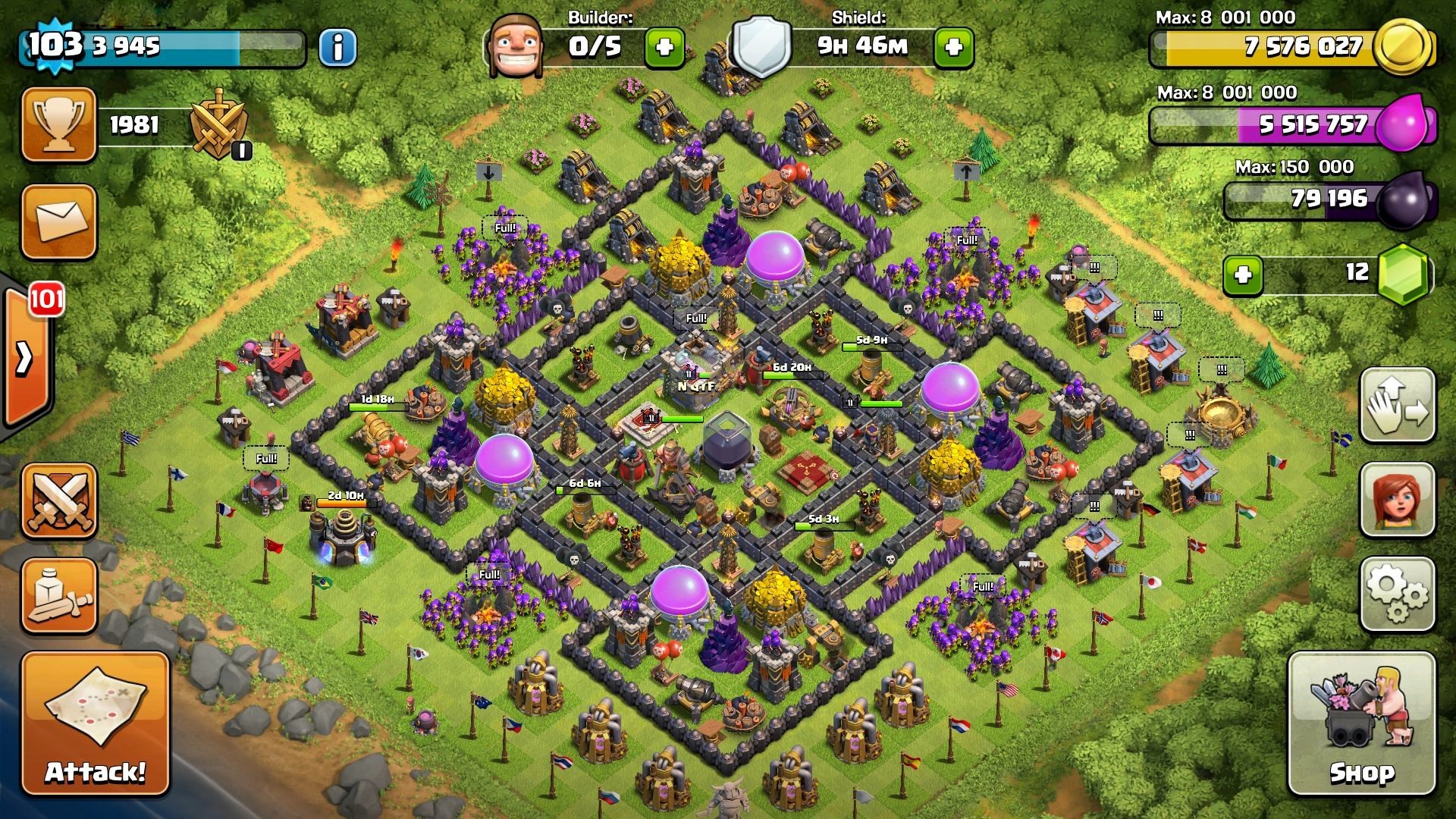This screenshot has width=1456, height=819.
Task: Open the red-haired villager suggestions button
Action: pyautogui.click(x=1397, y=500)
